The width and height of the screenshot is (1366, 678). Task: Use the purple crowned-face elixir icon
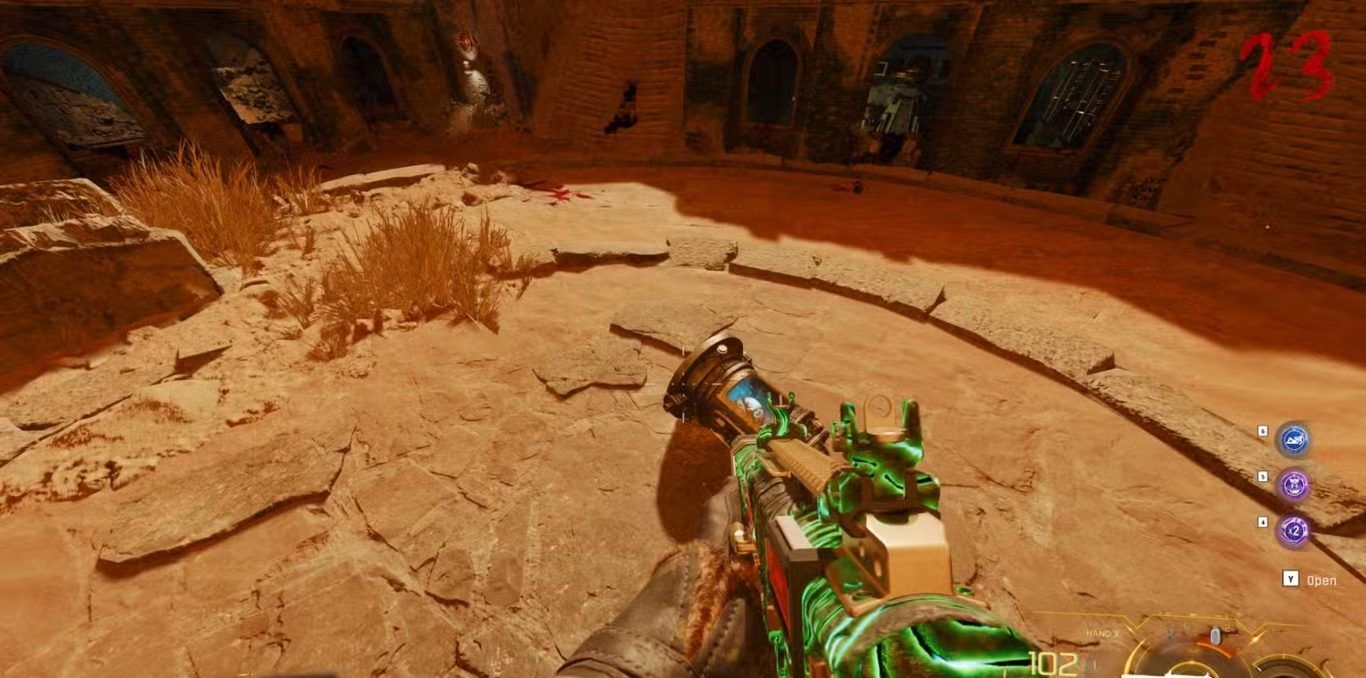[x=1294, y=486]
